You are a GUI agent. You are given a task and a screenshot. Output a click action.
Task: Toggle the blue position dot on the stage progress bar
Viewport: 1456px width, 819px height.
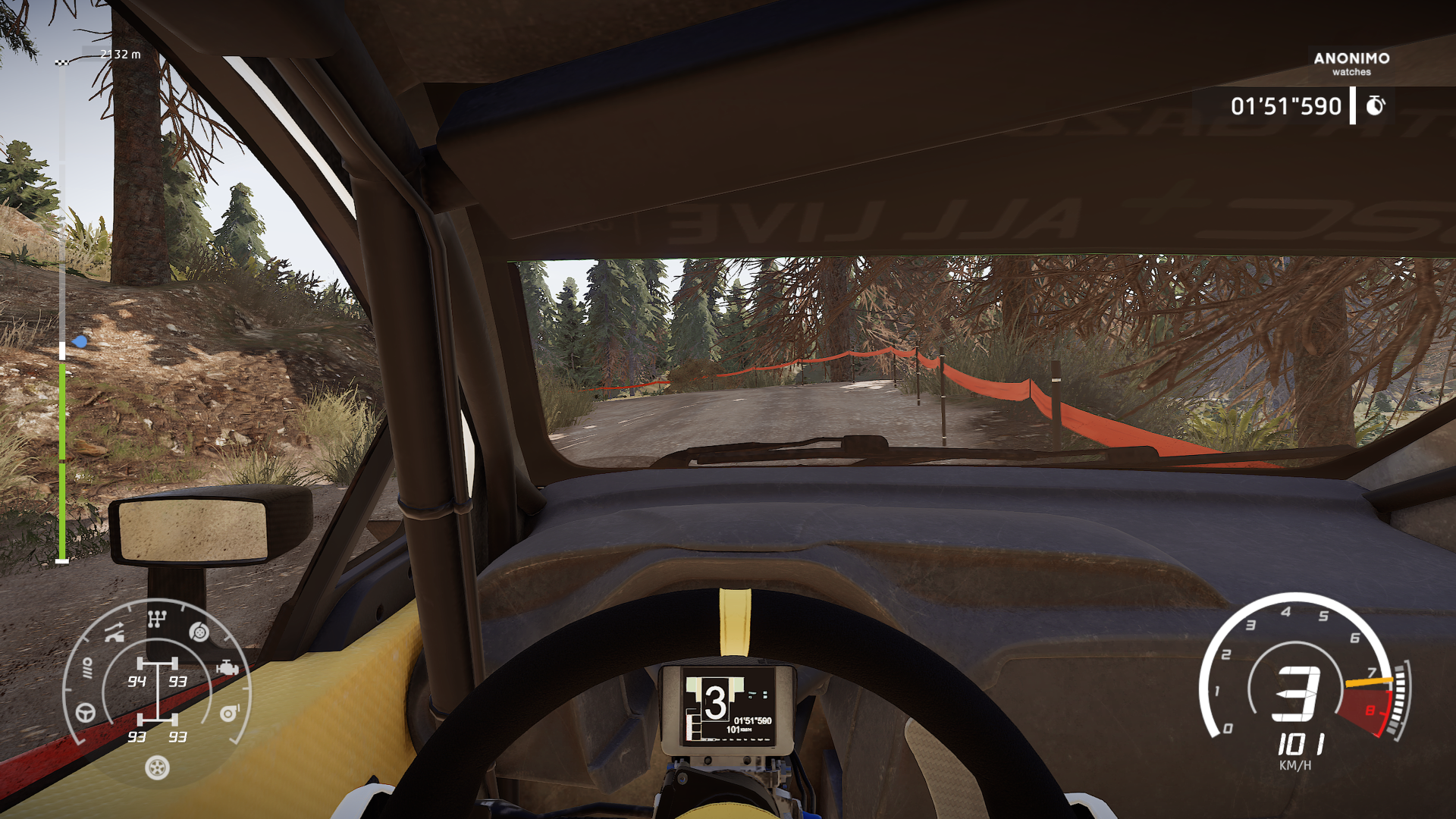point(78,343)
